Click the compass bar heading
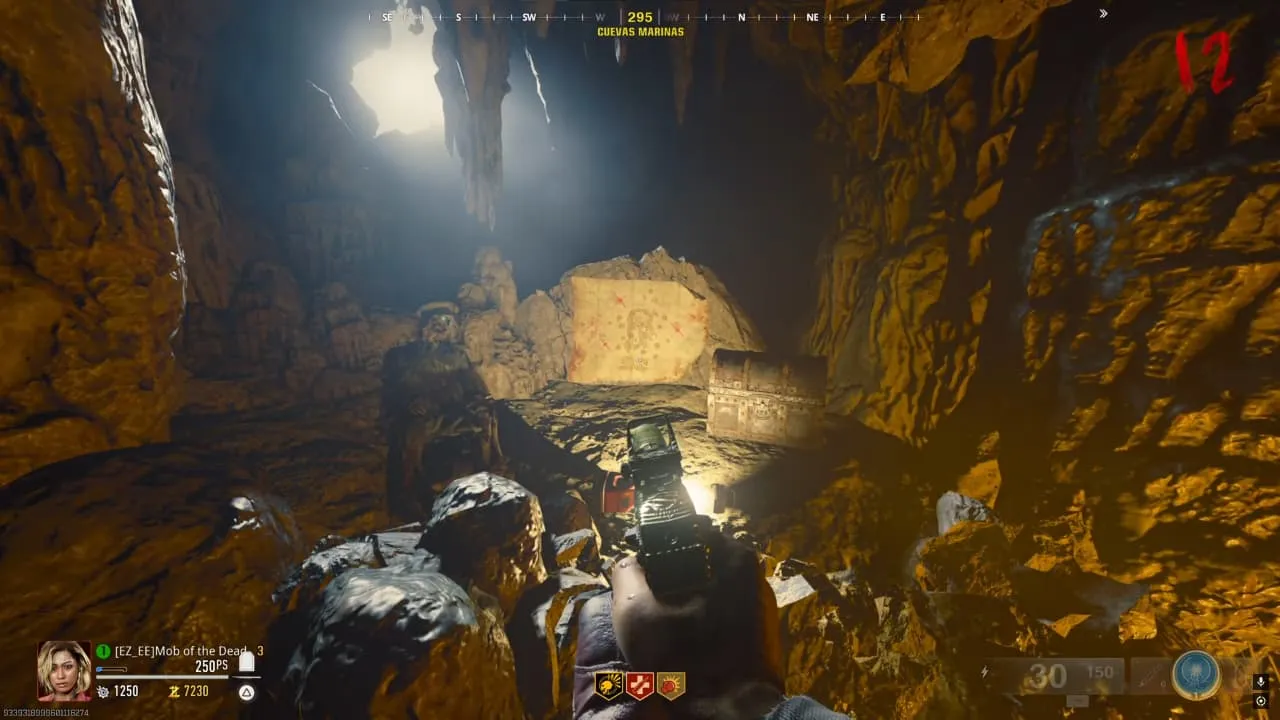The width and height of the screenshot is (1280, 720). pyautogui.click(x=640, y=17)
